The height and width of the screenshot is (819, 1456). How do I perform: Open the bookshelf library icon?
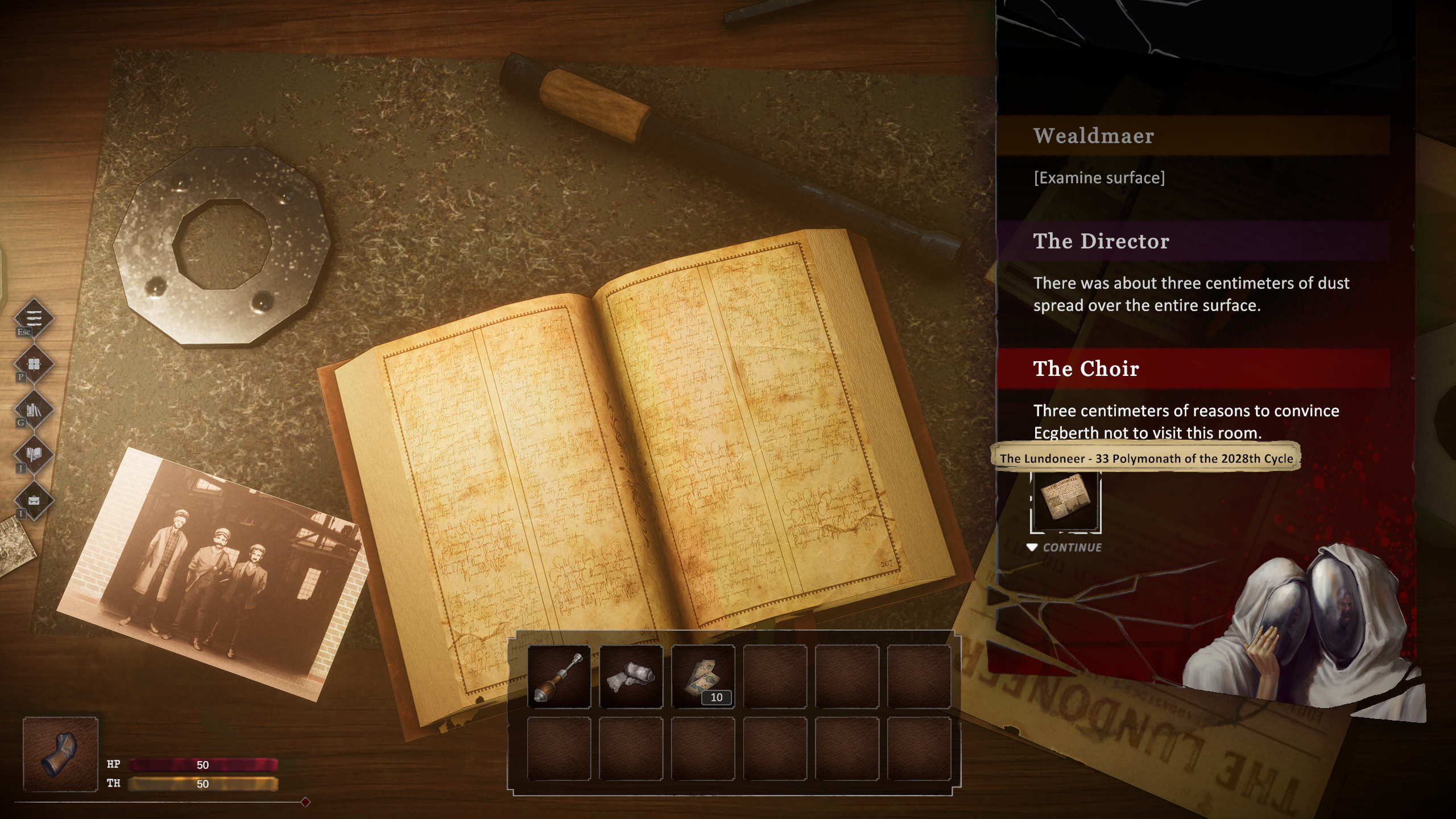(34, 409)
